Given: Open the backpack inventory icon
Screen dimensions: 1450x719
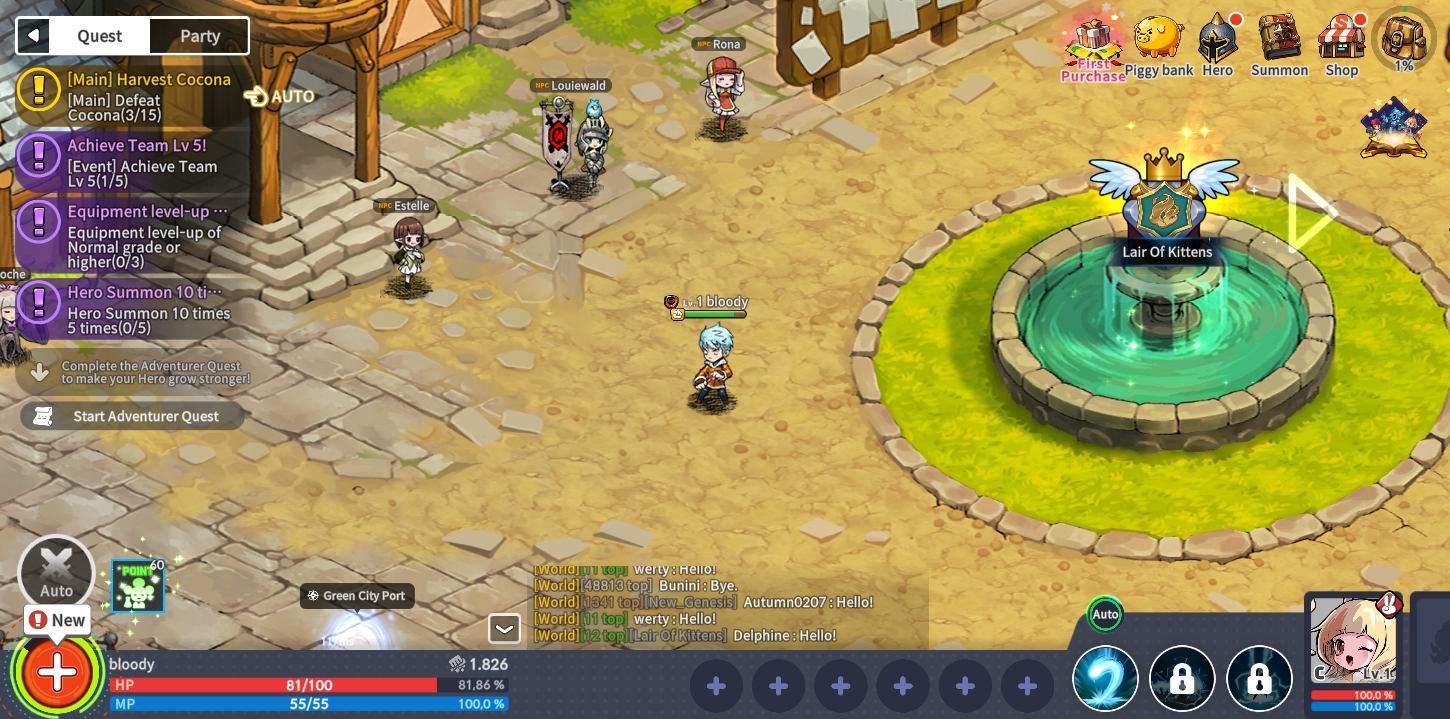Looking at the screenshot, I should (1404, 40).
